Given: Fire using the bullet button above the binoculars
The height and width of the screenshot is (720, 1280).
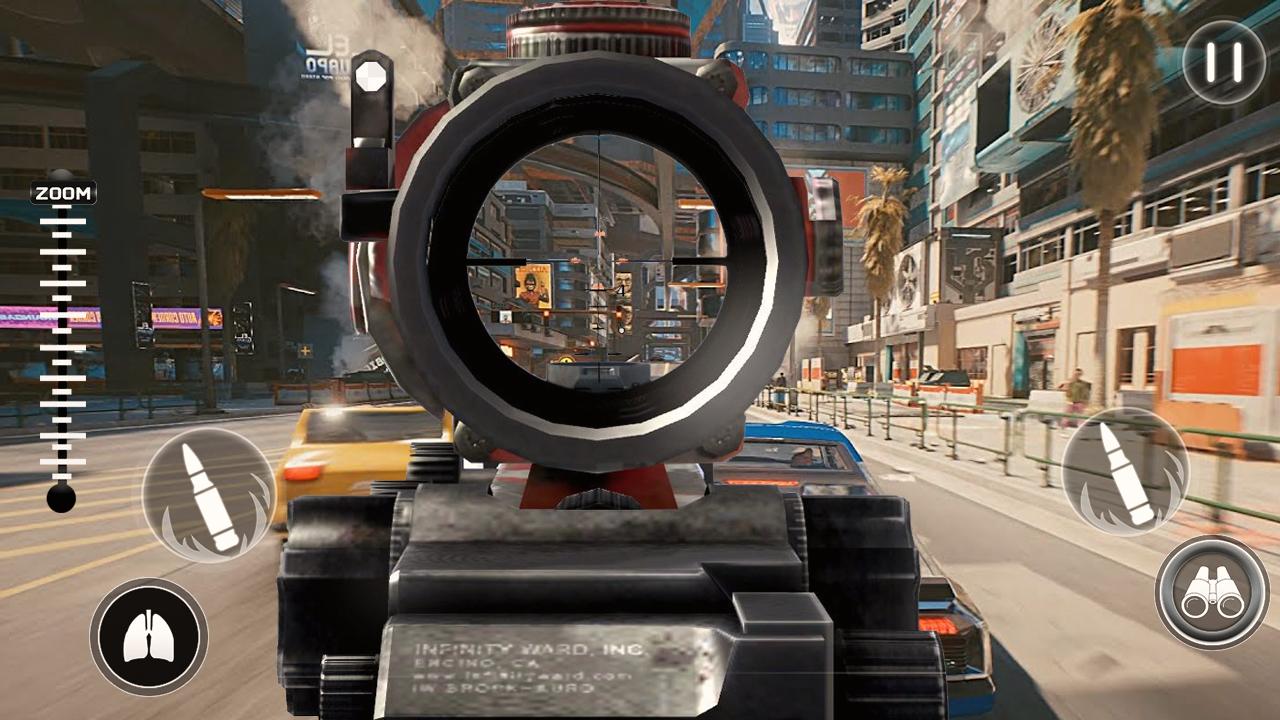Looking at the screenshot, I should [1125, 471].
